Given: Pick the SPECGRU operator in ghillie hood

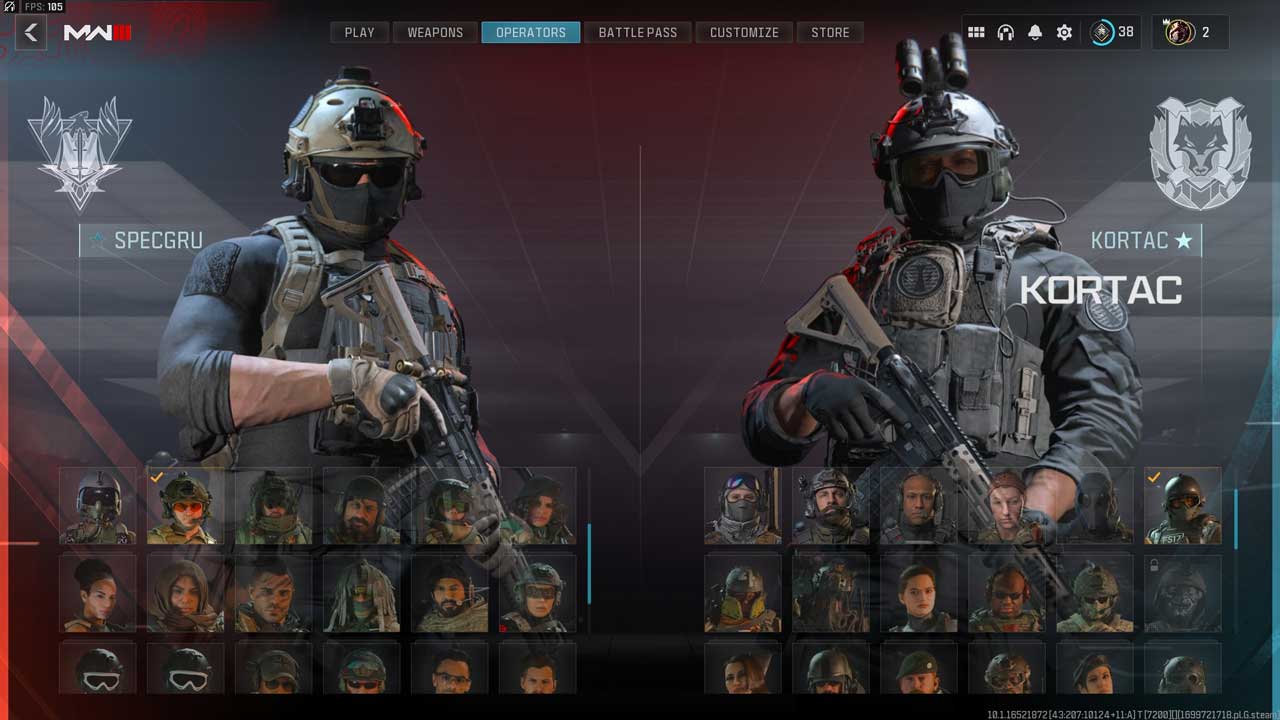Looking at the screenshot, I should (x=362, y=594).
